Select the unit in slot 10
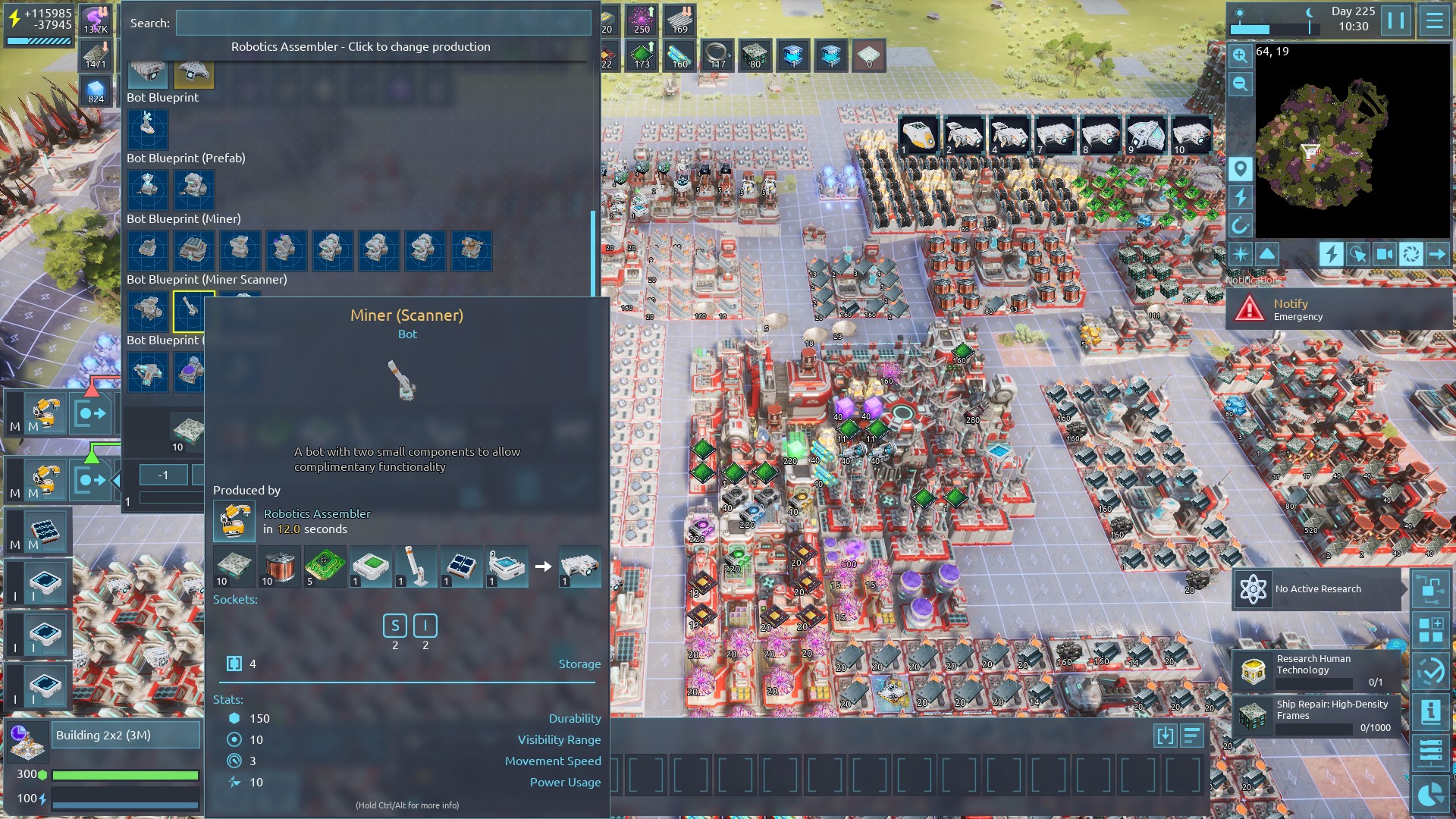The width and height of the screenshot is (1456, 819). [1191, 135]
